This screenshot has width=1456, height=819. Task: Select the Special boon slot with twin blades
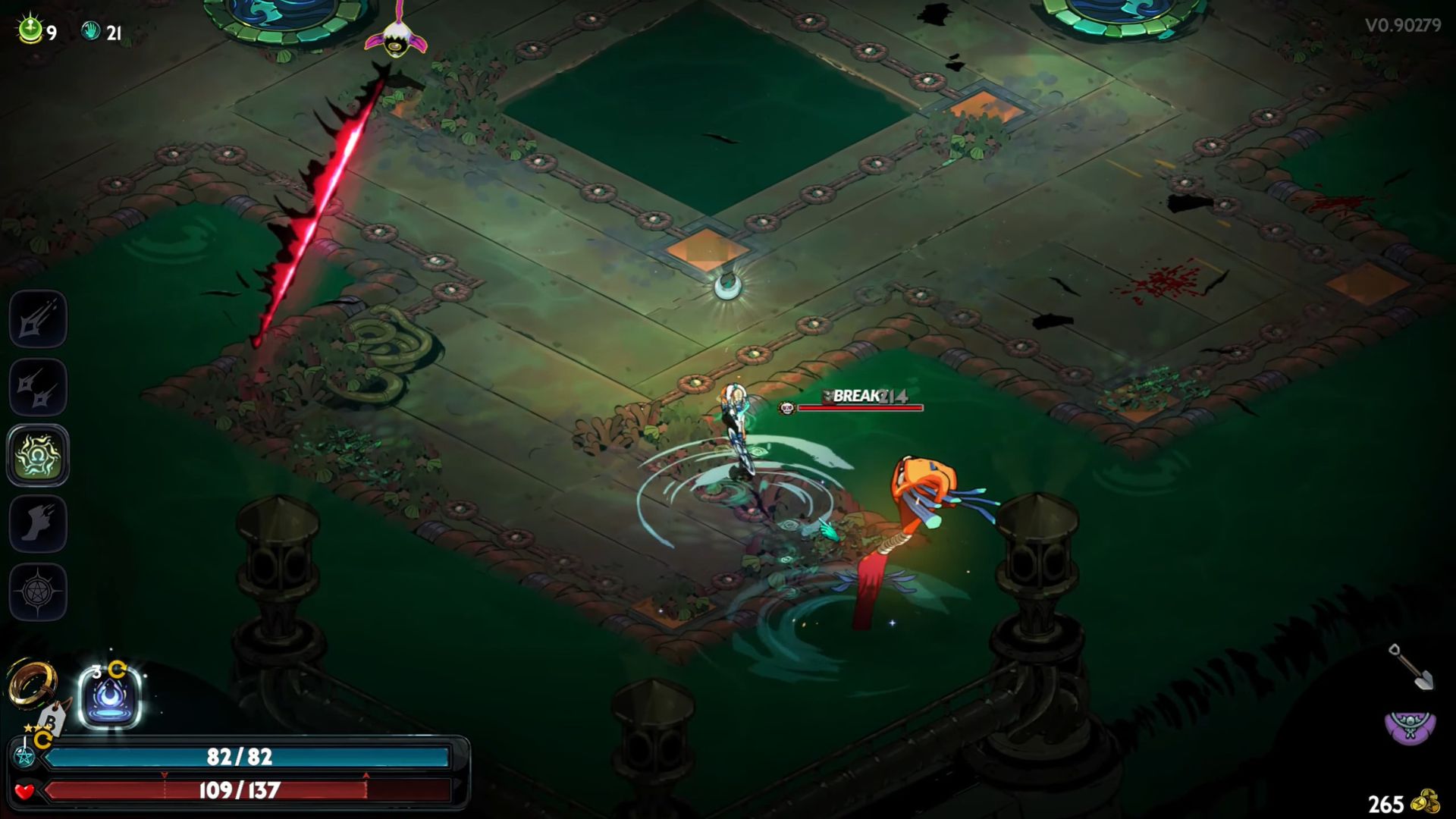[x=38, y=388]
